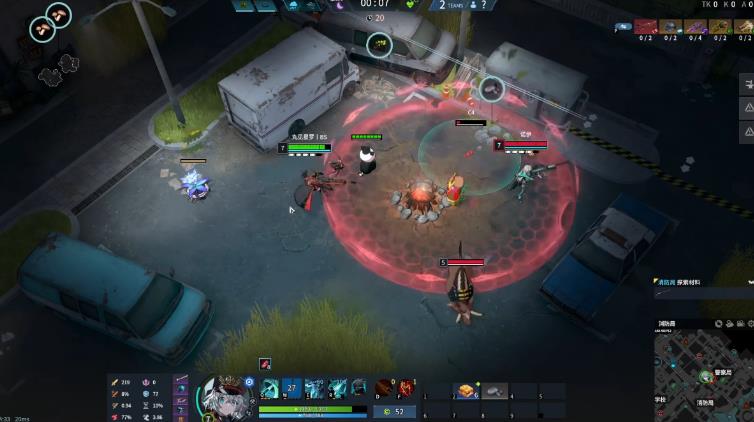The height and width of the screenshot is (422, 754).
Task: Activate the first cyan skill icon
Action: (x=269, y=388)
